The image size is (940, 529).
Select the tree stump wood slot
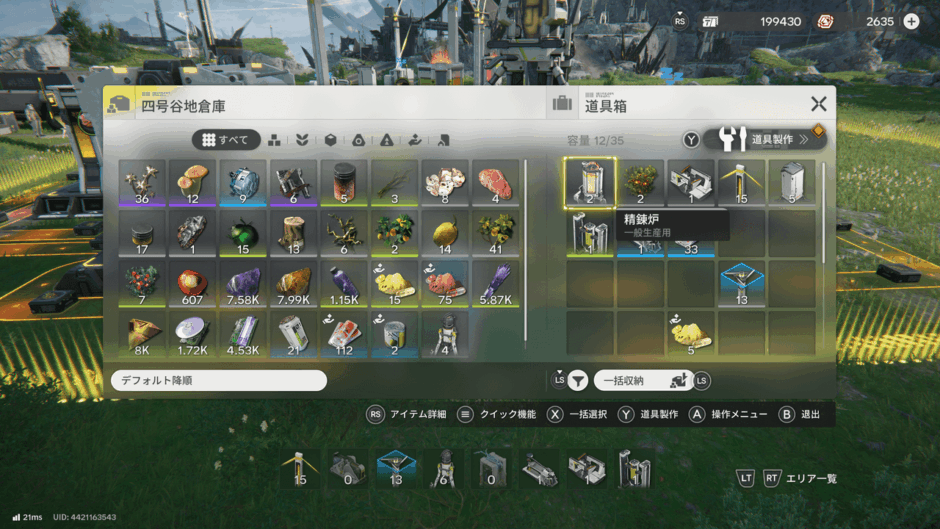click(294, 234)
